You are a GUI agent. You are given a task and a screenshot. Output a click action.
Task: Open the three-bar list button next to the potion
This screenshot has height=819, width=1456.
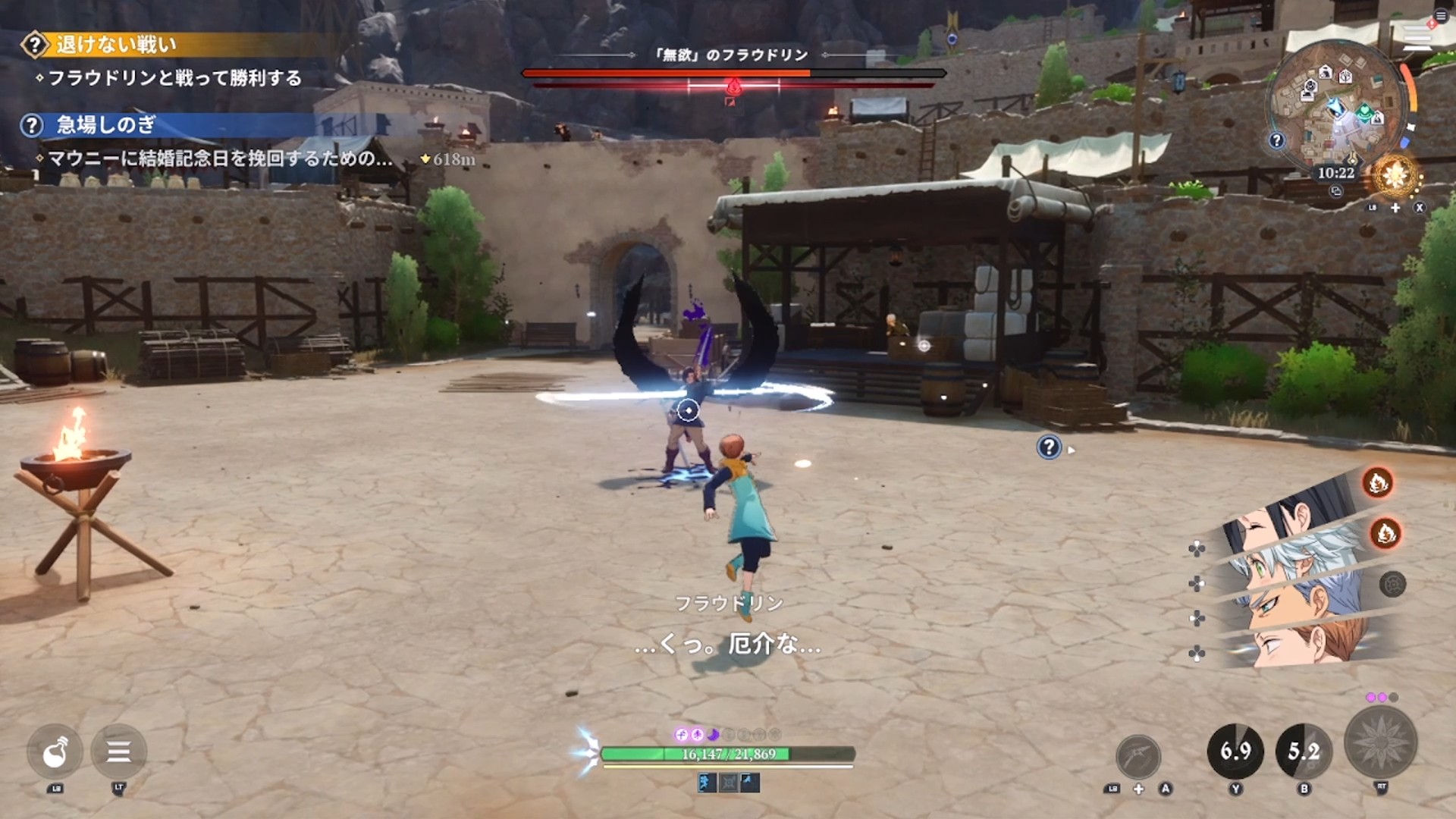pos(118,752)
